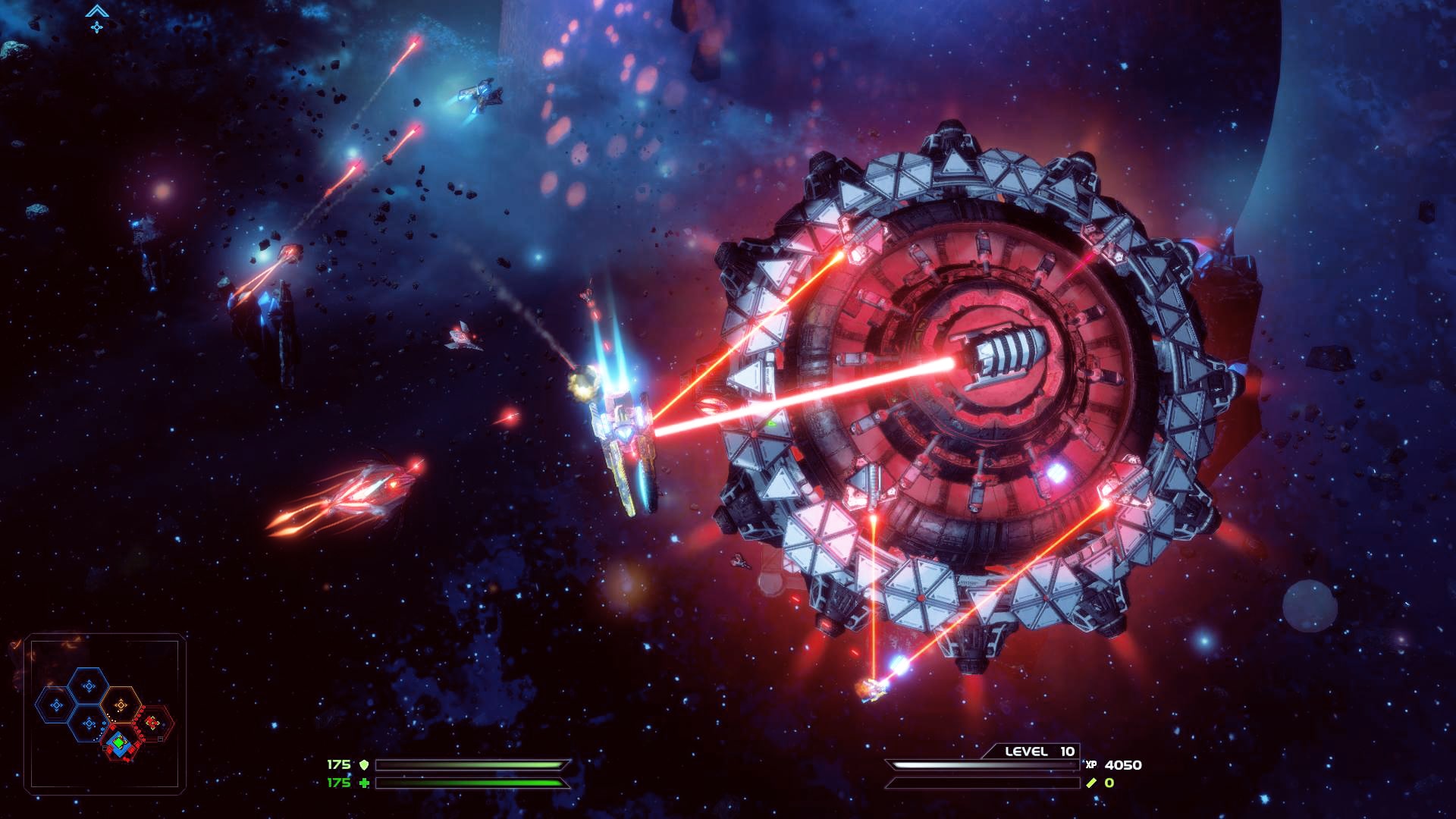Click the green player marker on the minimap
Screen dimensions: 1456x819
119,743
